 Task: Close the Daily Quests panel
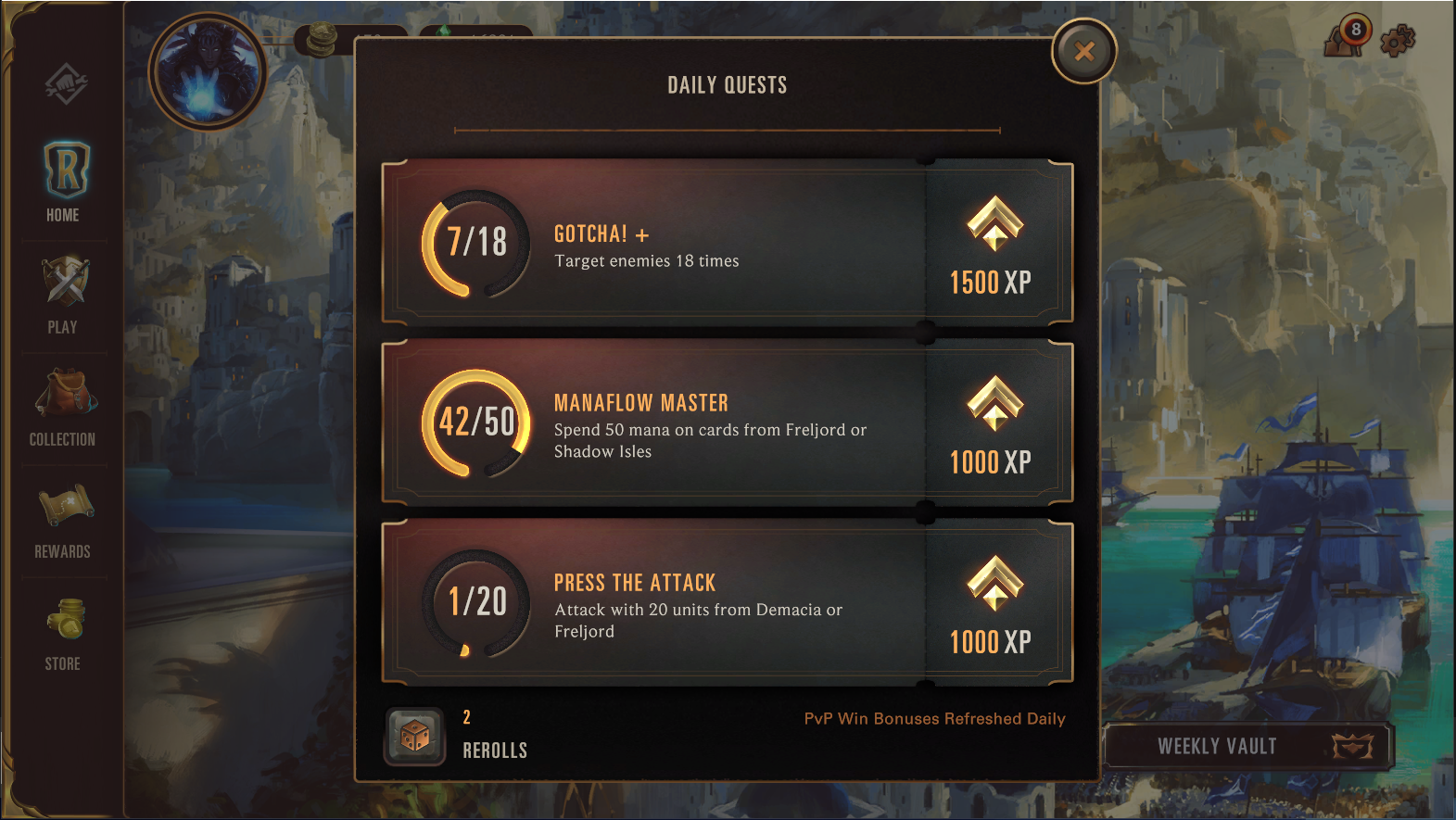pos(1083,52)
